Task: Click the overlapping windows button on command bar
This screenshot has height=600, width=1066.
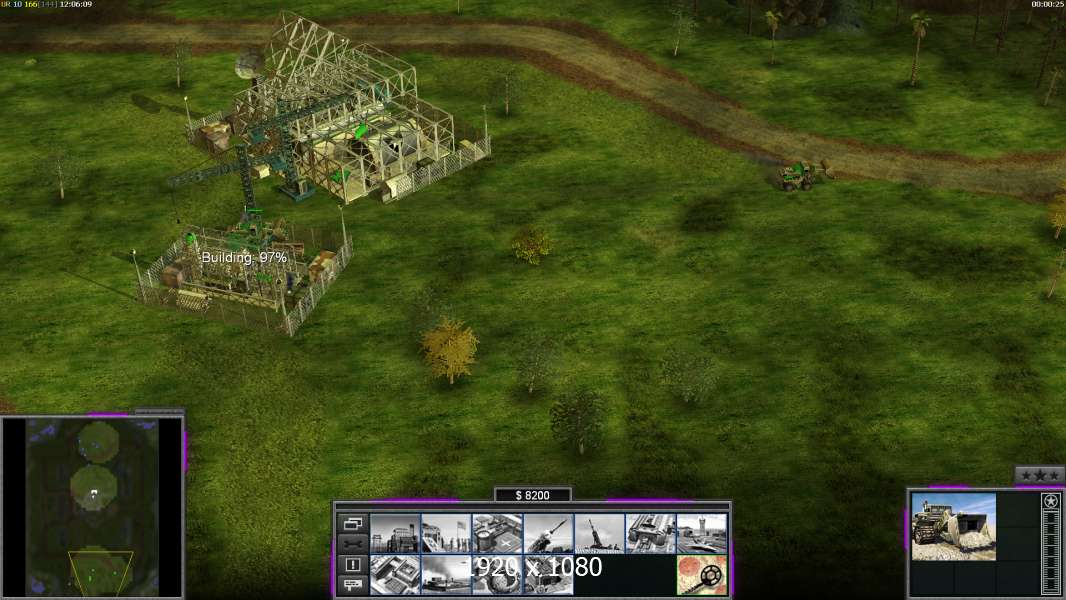Action: (x=353, y=523)
